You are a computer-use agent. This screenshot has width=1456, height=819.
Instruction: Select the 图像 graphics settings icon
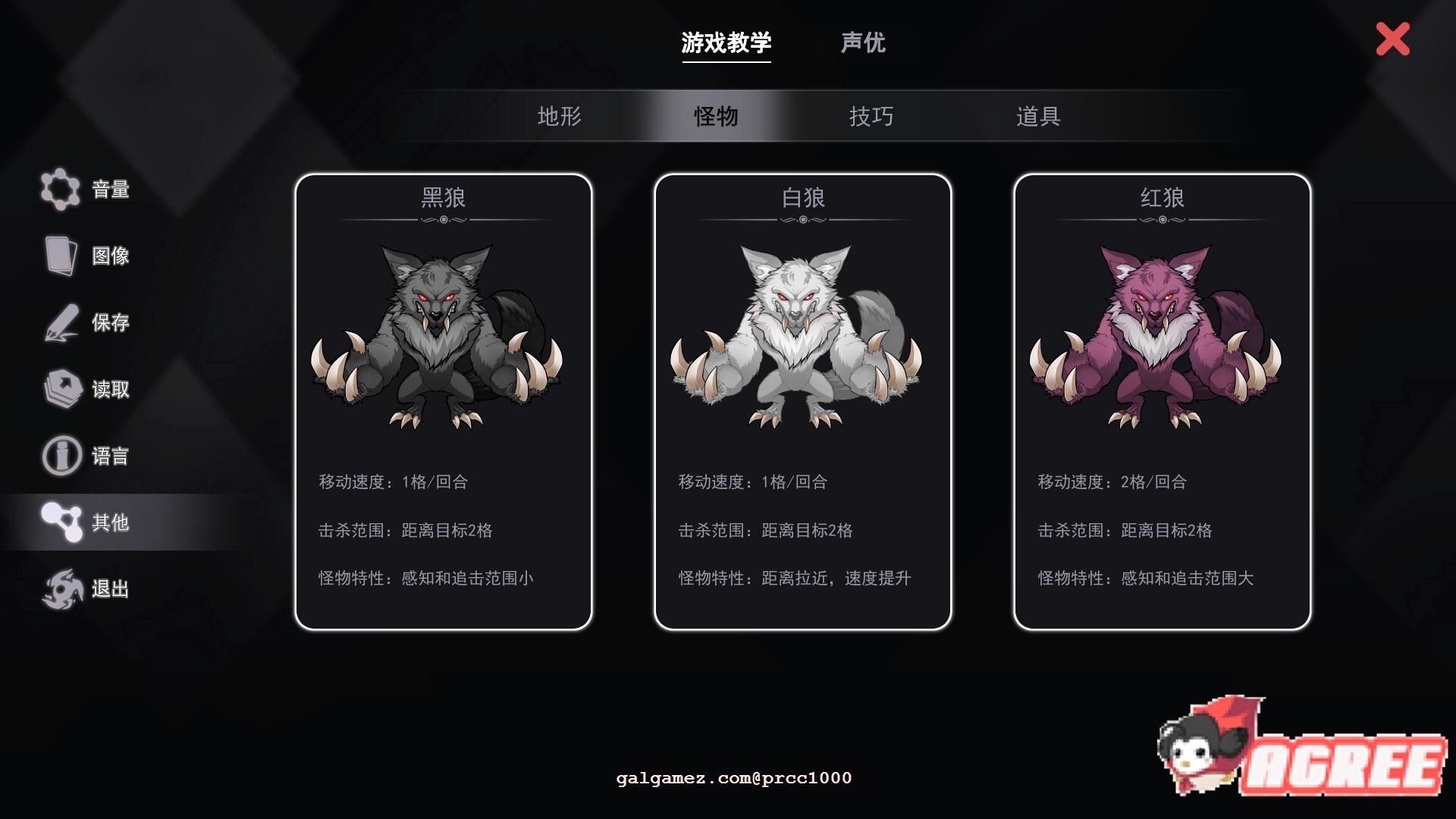61,256
